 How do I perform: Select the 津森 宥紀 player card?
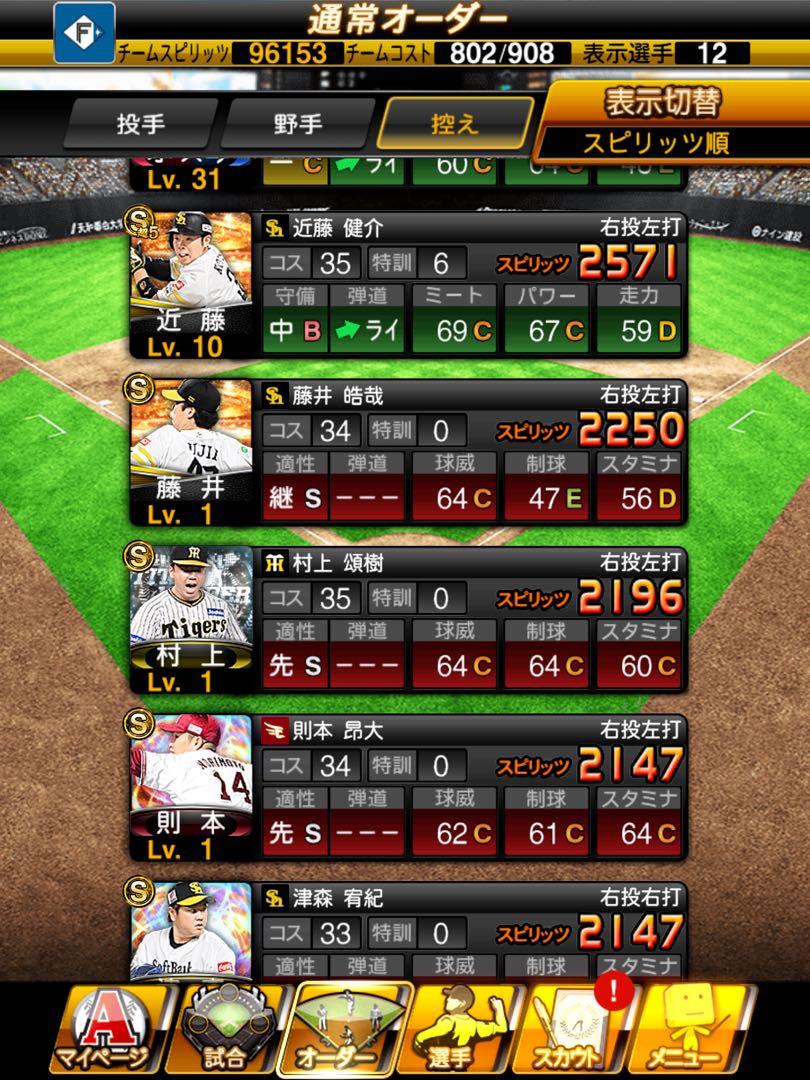point(408,930)
